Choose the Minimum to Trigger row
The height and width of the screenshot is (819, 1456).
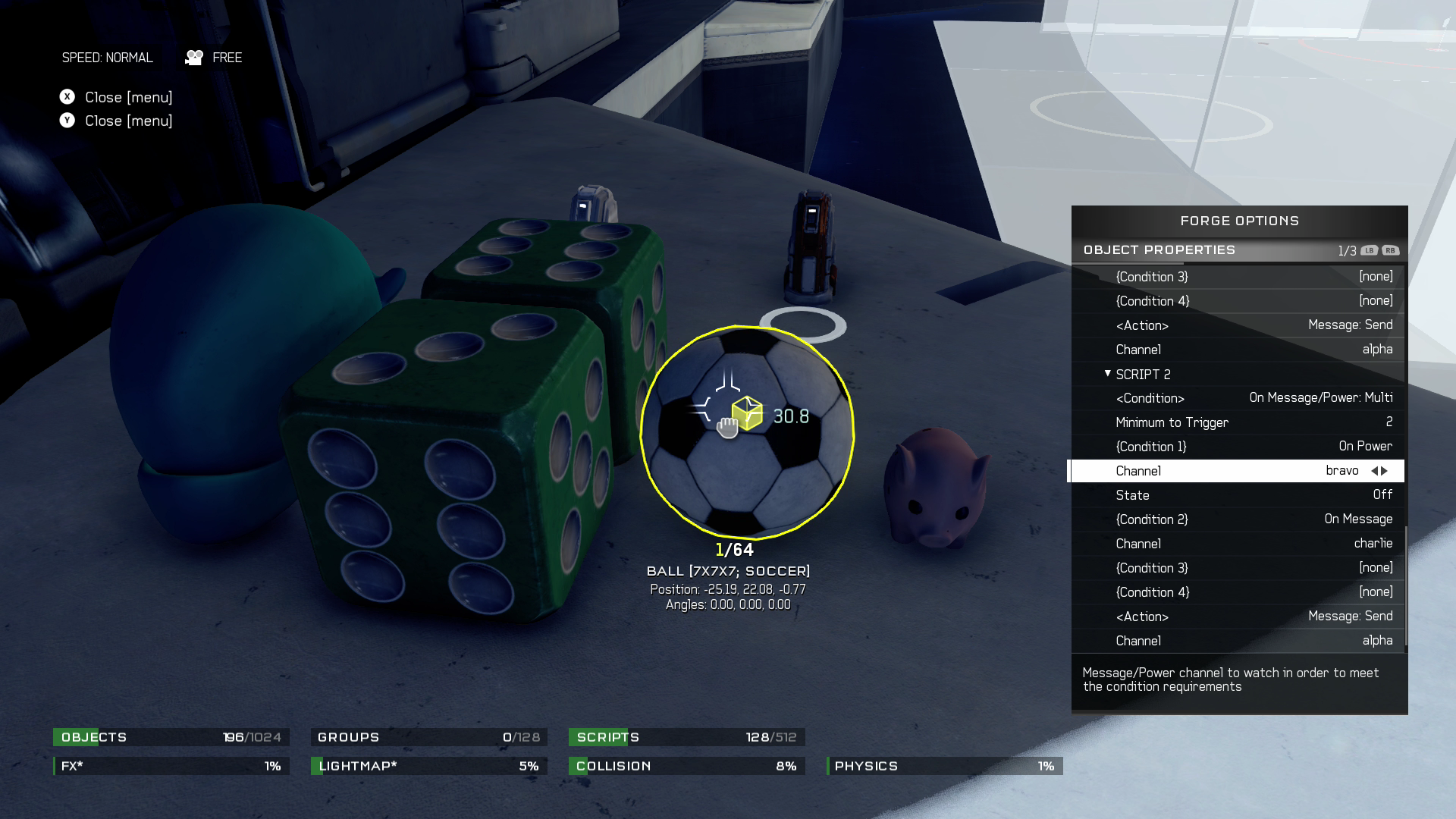(x=1238, y=422)
